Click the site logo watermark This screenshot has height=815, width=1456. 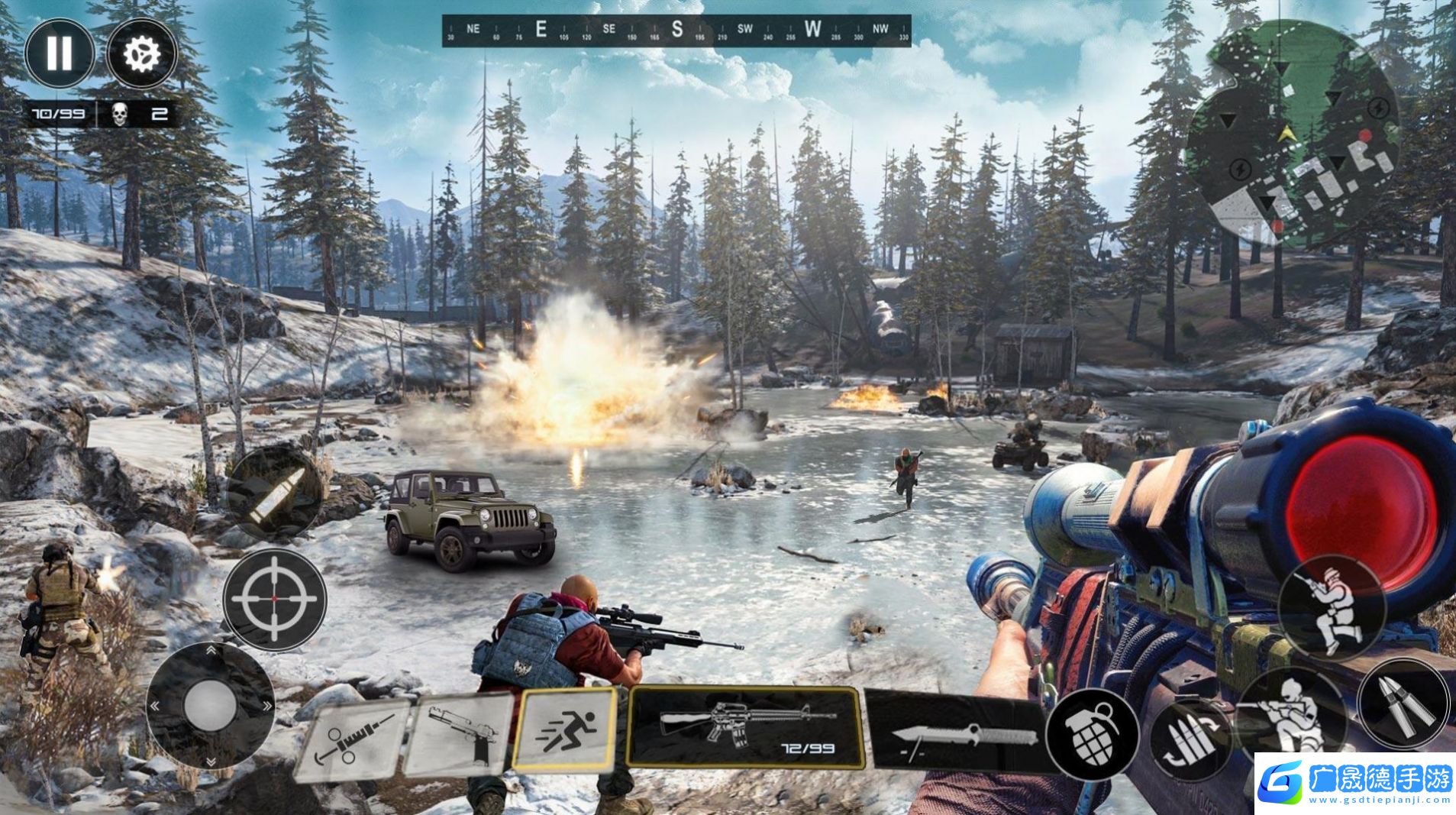tap(1354, 783)
